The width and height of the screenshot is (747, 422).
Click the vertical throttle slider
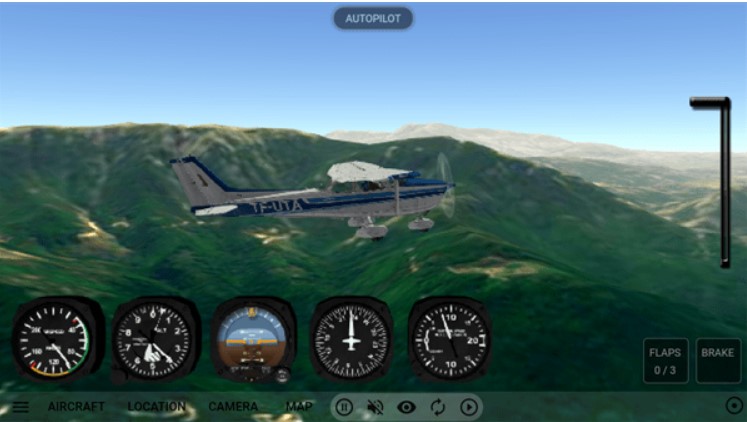724,182
